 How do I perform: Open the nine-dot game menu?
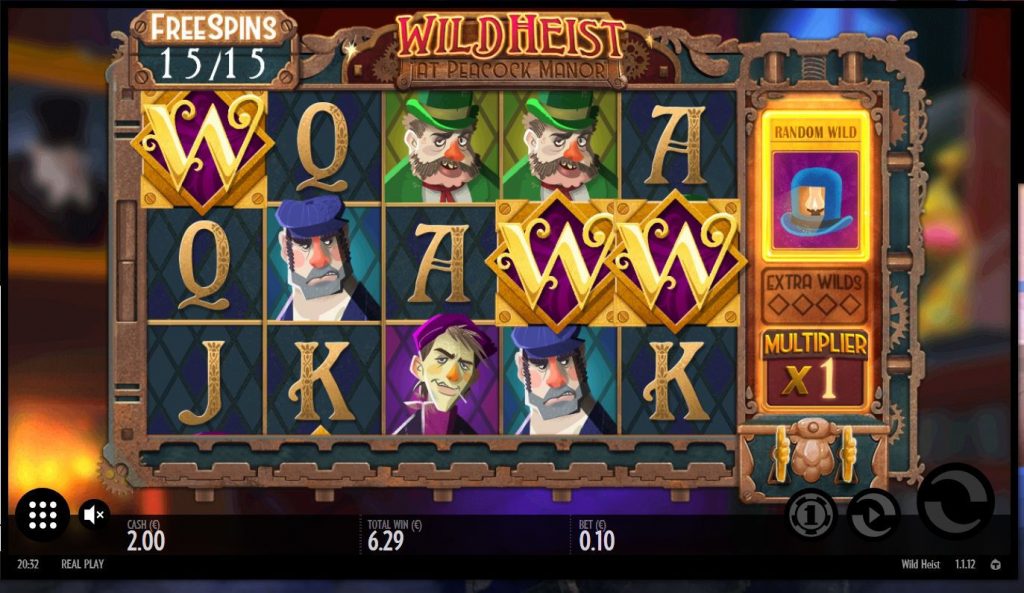[x=43, y=514]
